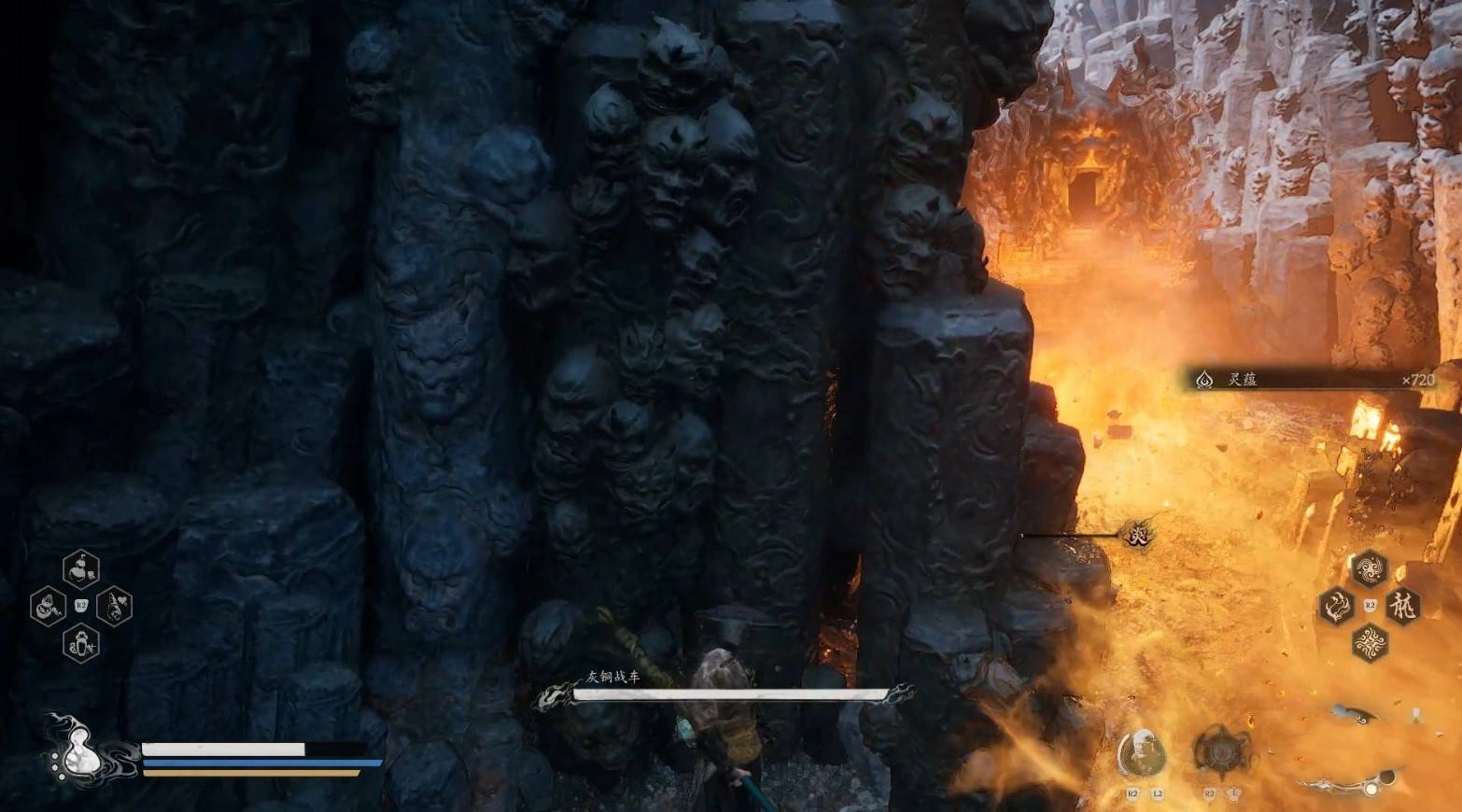Use the bottom hexagonal pellet jar item
Viewport: 1462px width, 812px height.
coord(81,644)
